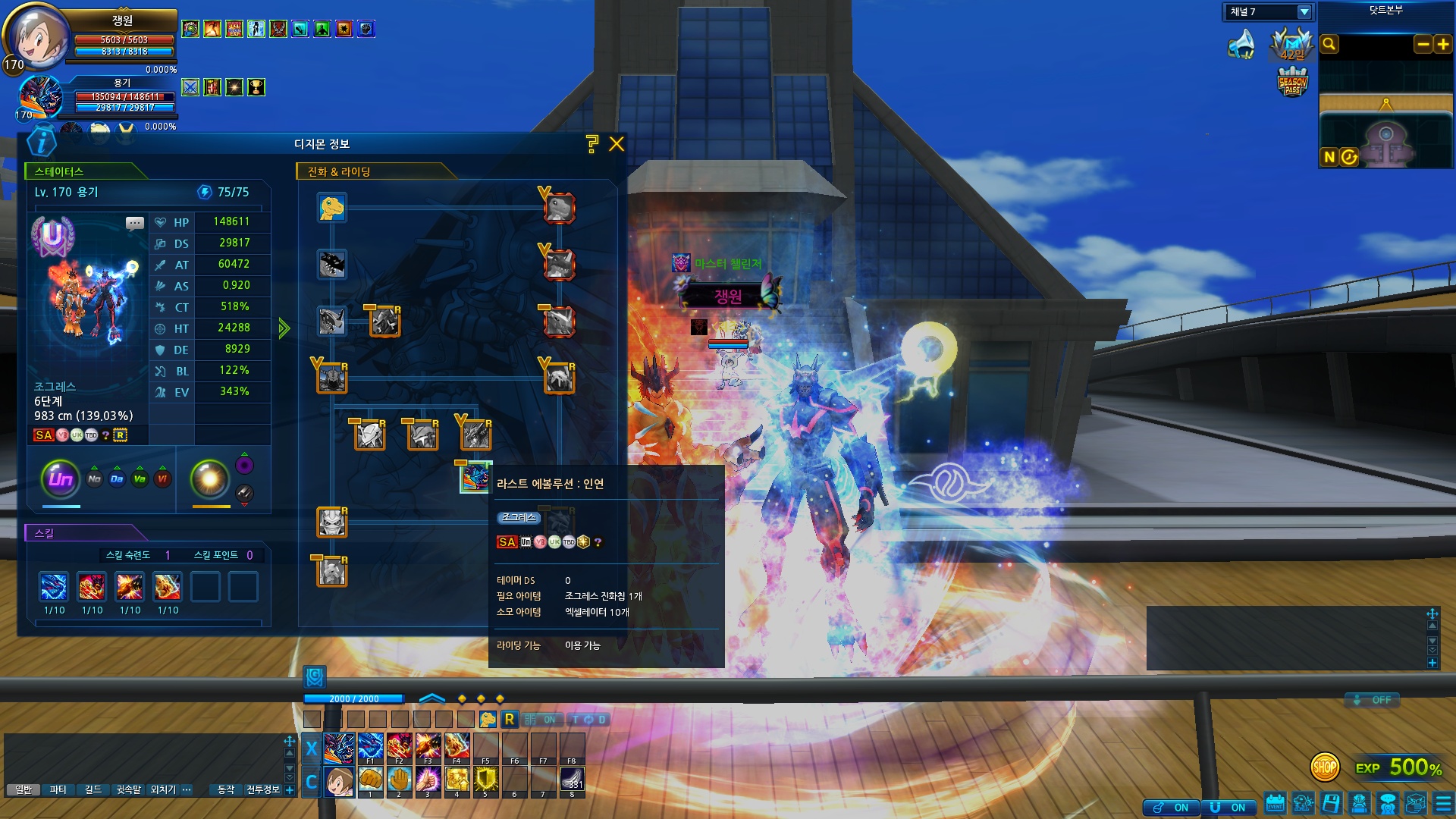Open the Season Pass icon
Screen dimensions: 1456x819
(1292, 82)
